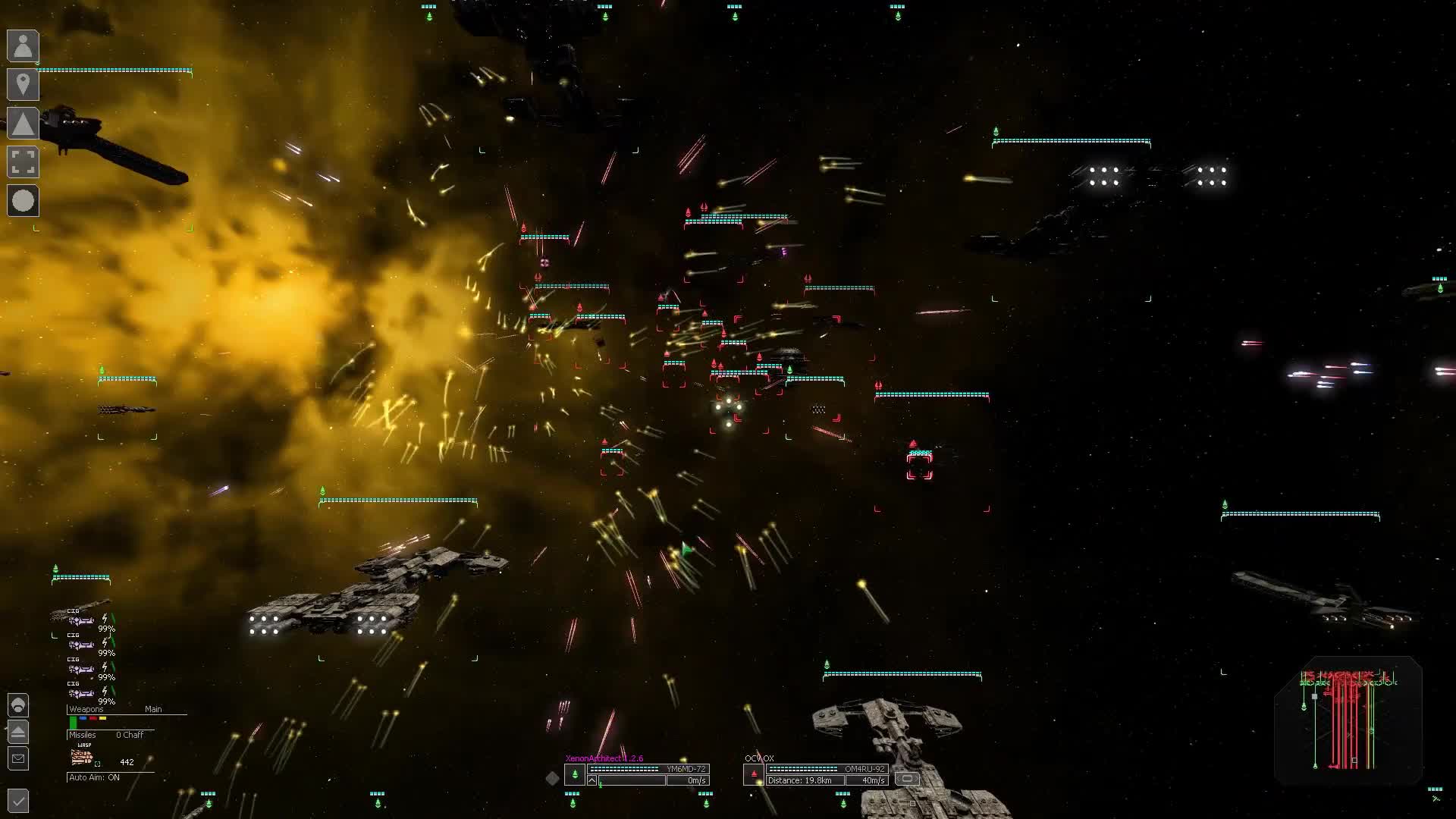Select the OCV OX target label
The width and height of the screenshot is (1456, 819).
759,758
